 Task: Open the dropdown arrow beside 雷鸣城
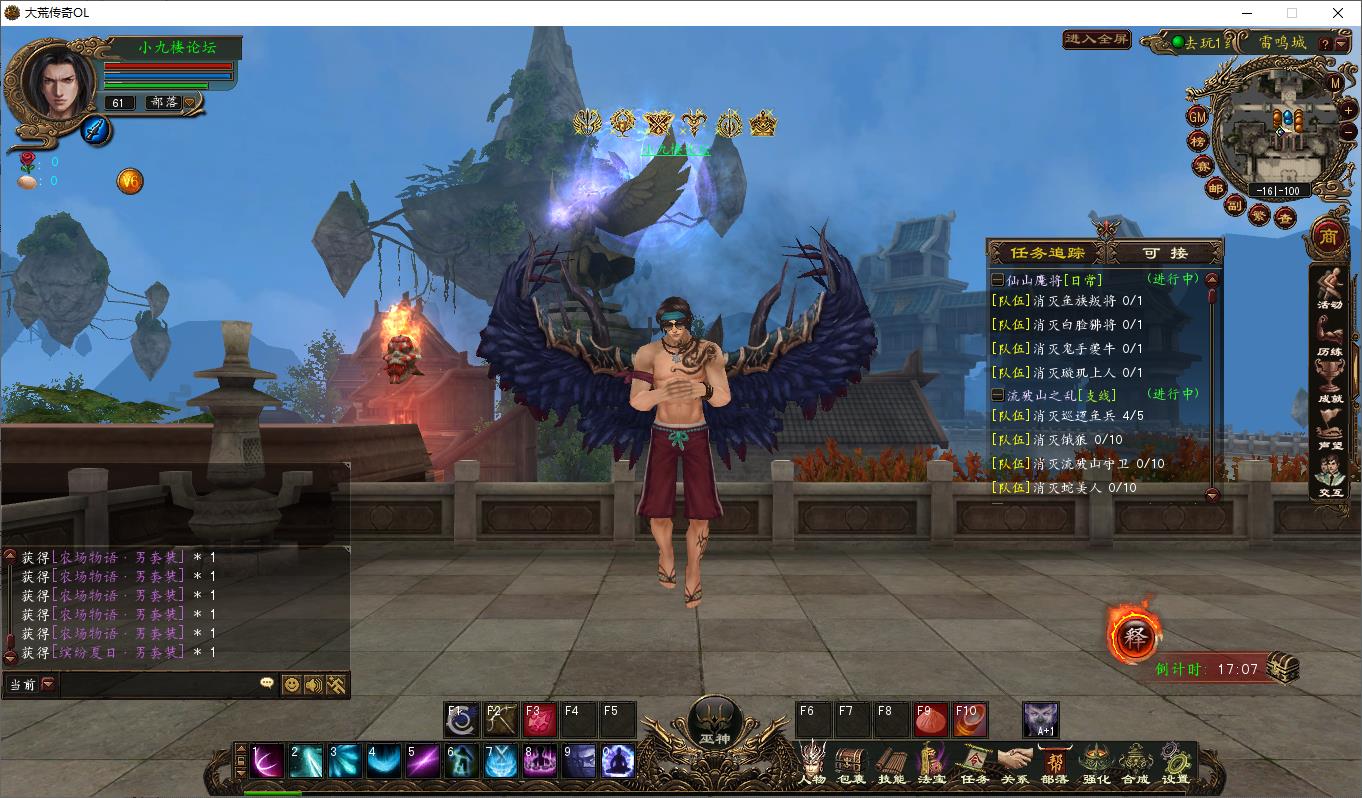pyautogui.click(x=1342, y=44)
